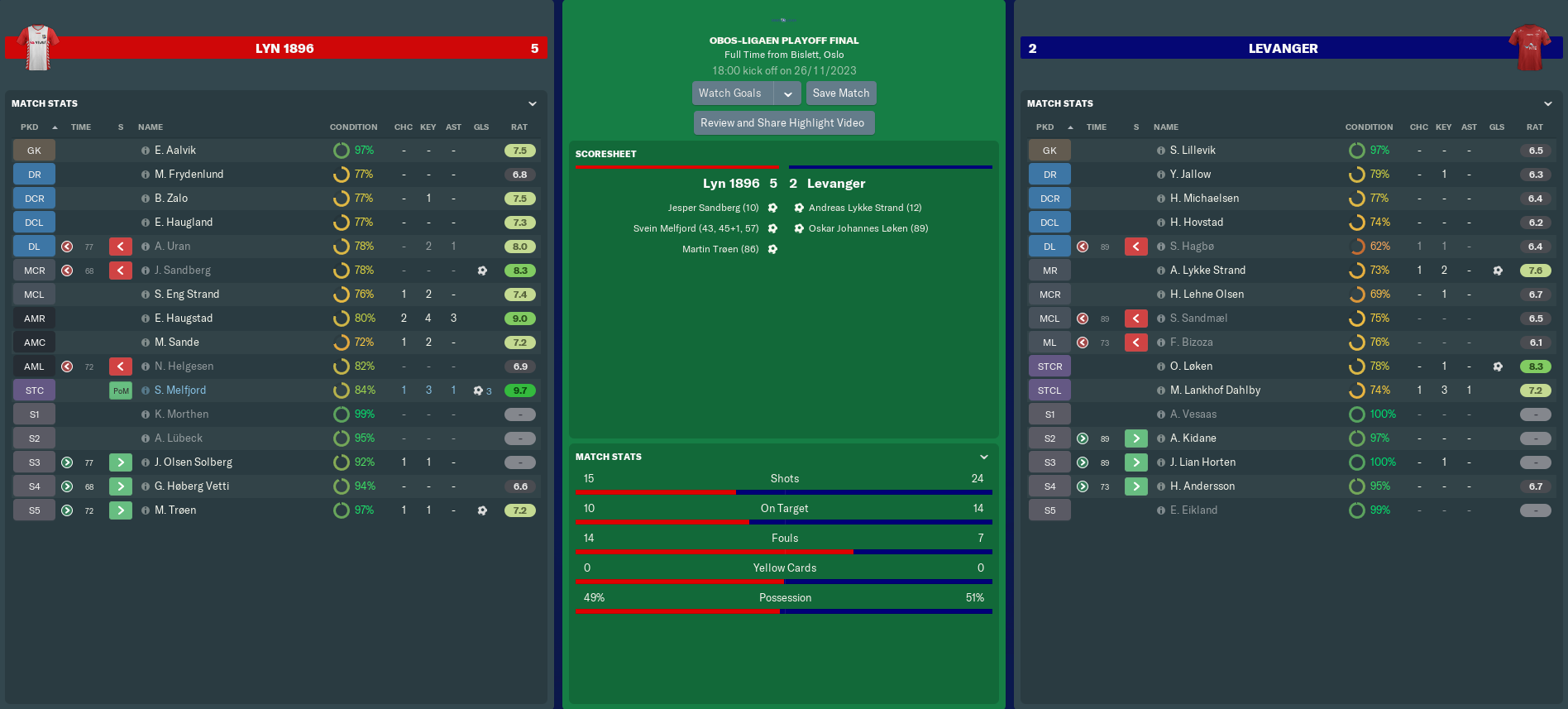Open the dropdown arrow beside Watch Goals
1568x709 pixels.
(788, 93)
